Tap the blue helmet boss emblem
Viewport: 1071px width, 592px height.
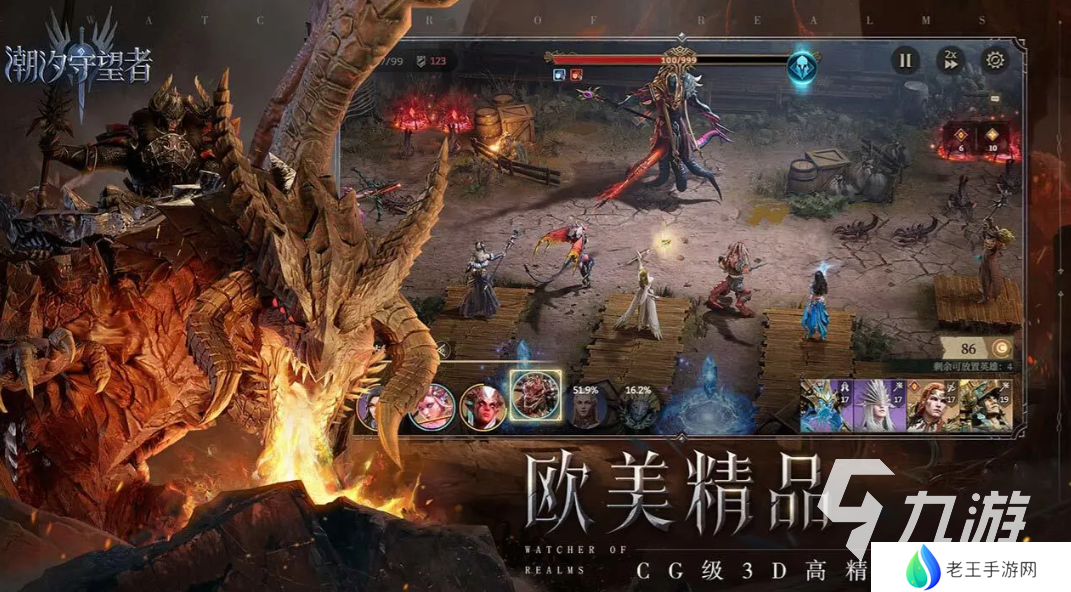[x=801, y=66]
